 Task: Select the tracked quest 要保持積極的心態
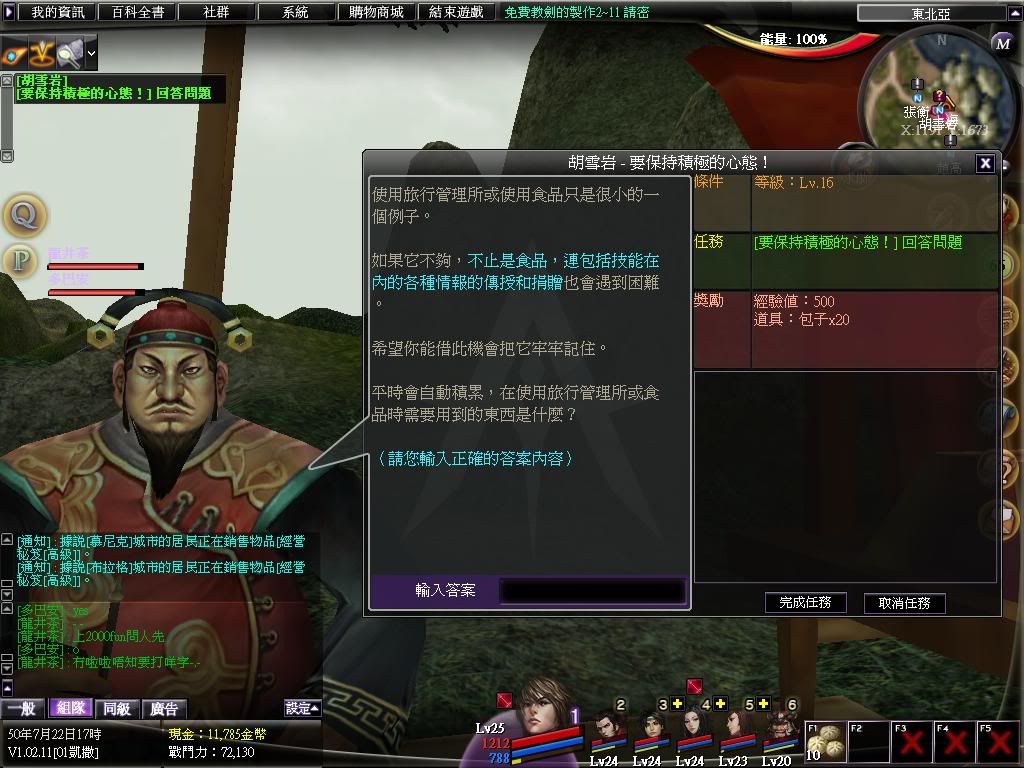click(113, 93)
